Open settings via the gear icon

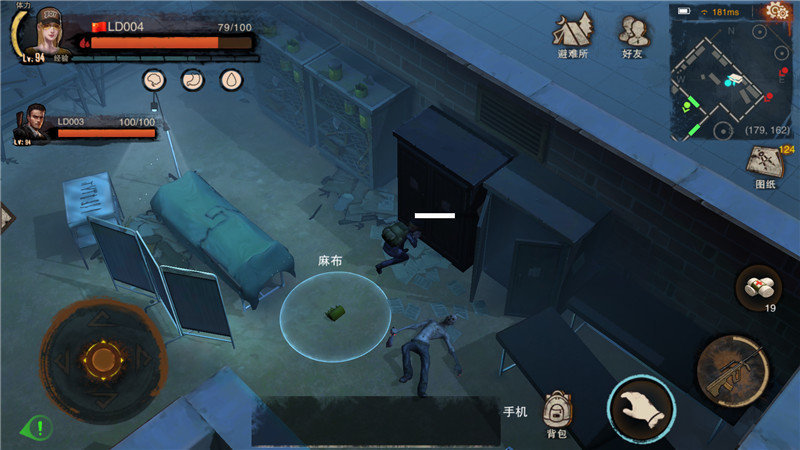(777, 11)
